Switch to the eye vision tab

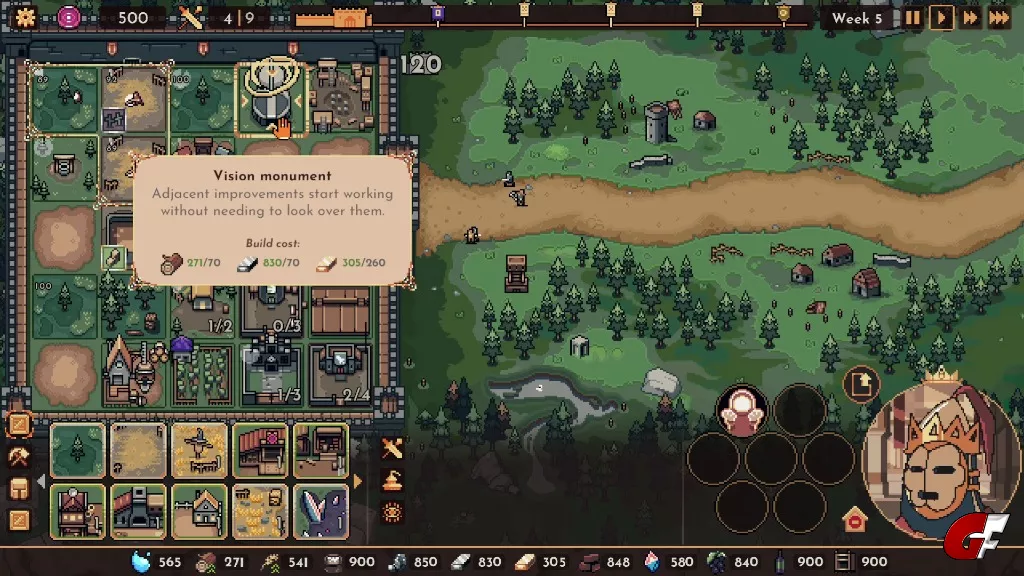[392, 512]
